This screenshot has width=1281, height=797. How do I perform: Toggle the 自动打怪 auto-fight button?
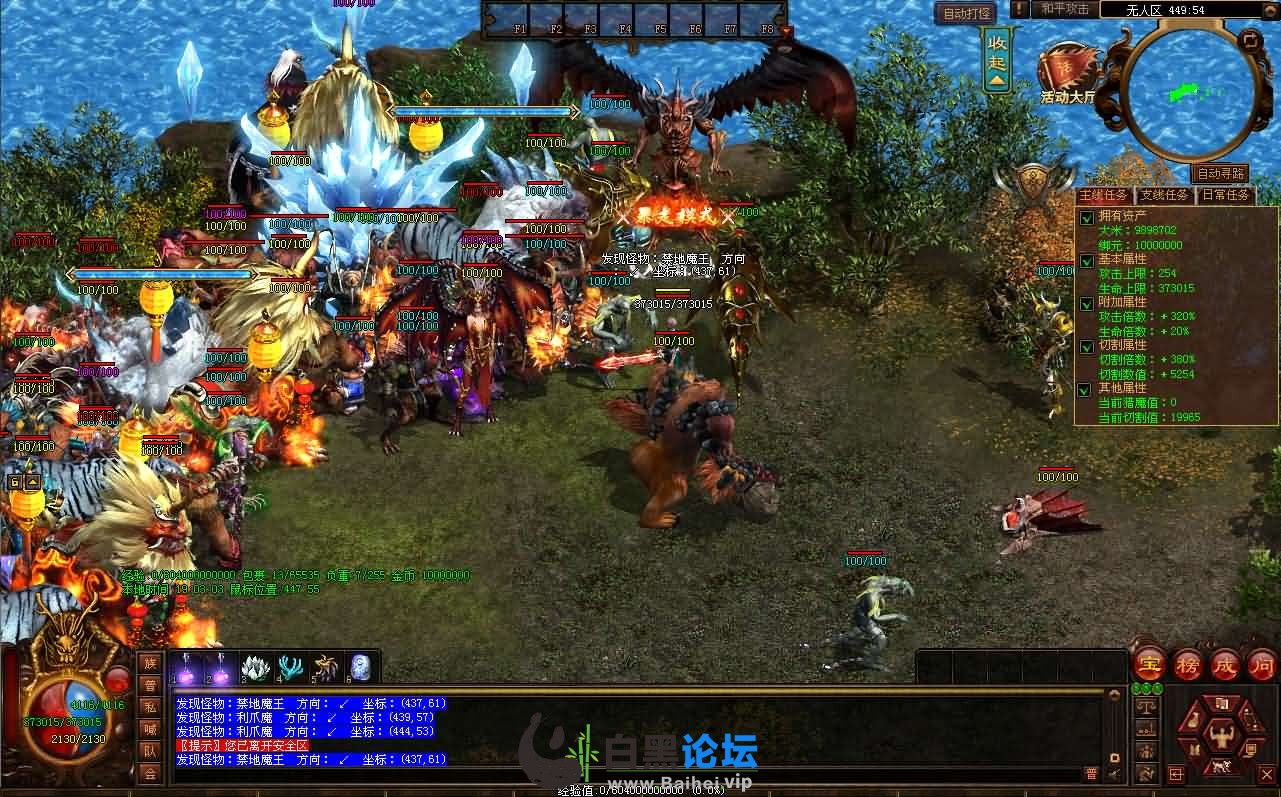(x=967, y=14)
